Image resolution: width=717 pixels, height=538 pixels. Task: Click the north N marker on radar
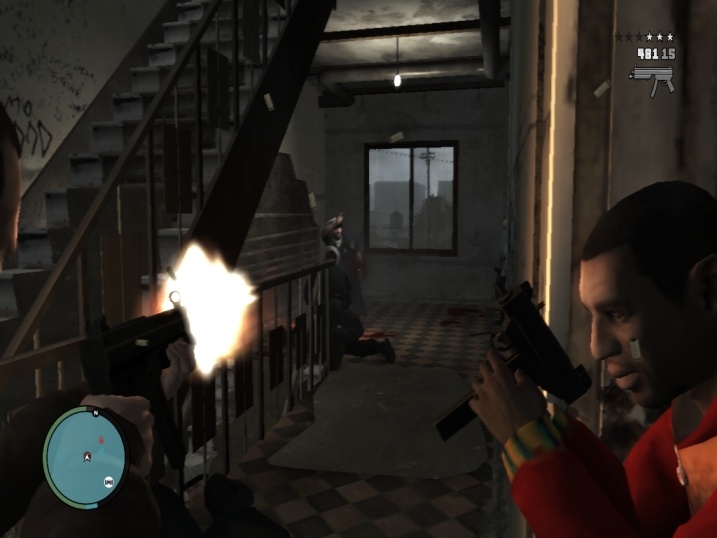coord(94,412)
